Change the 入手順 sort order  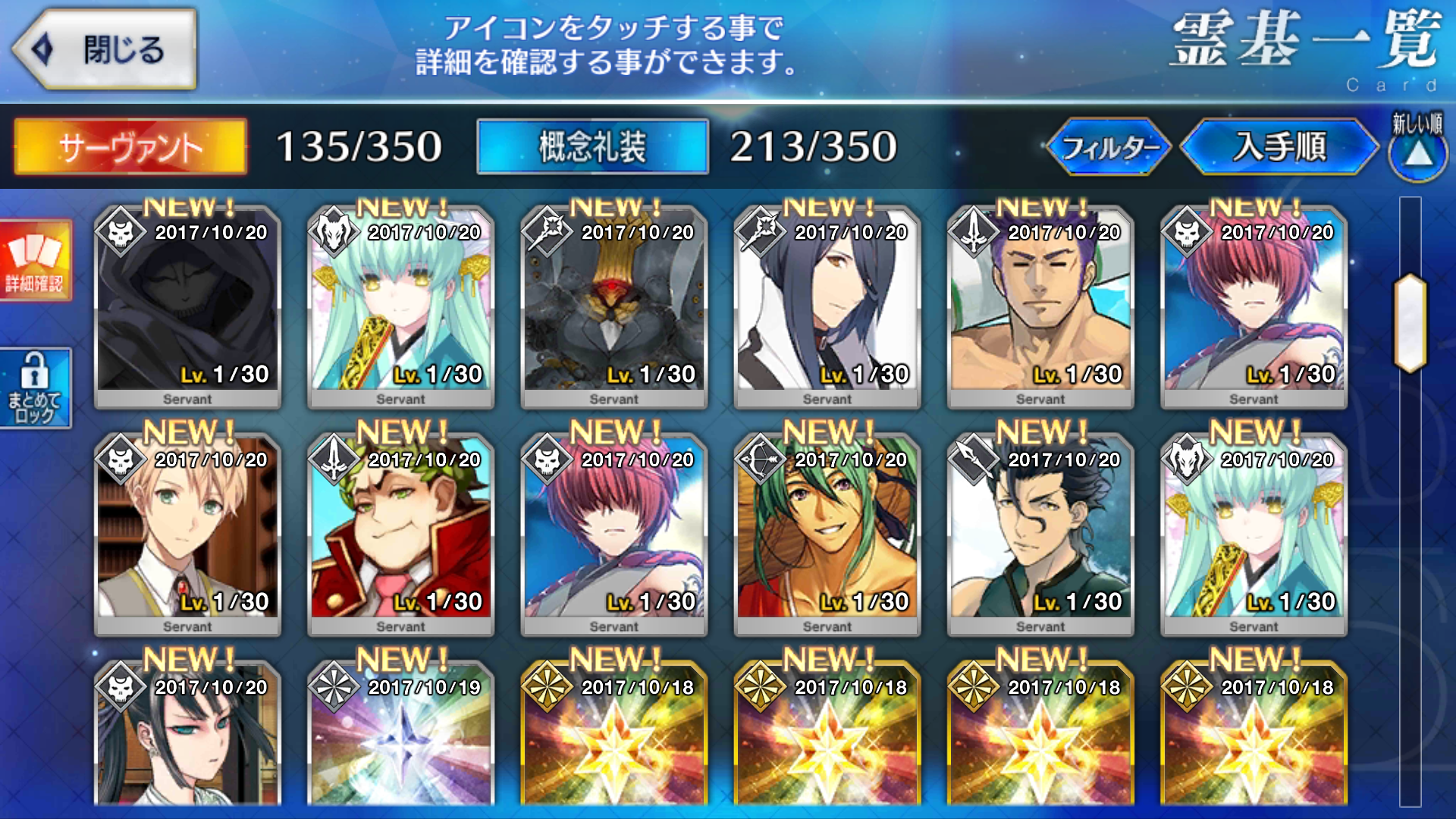tap(1279, 146)
